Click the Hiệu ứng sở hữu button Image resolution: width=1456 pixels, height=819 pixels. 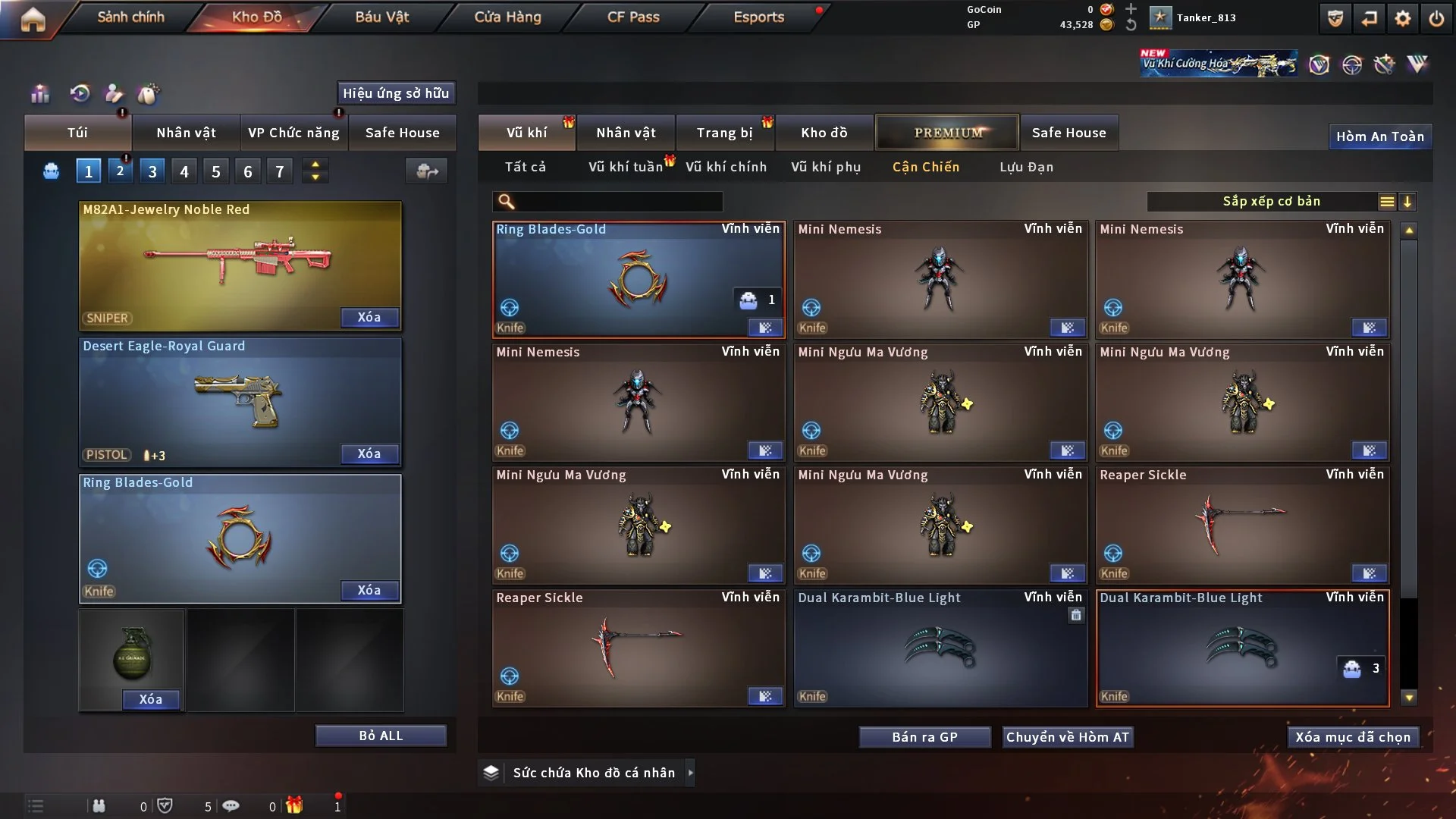point(396,93)
